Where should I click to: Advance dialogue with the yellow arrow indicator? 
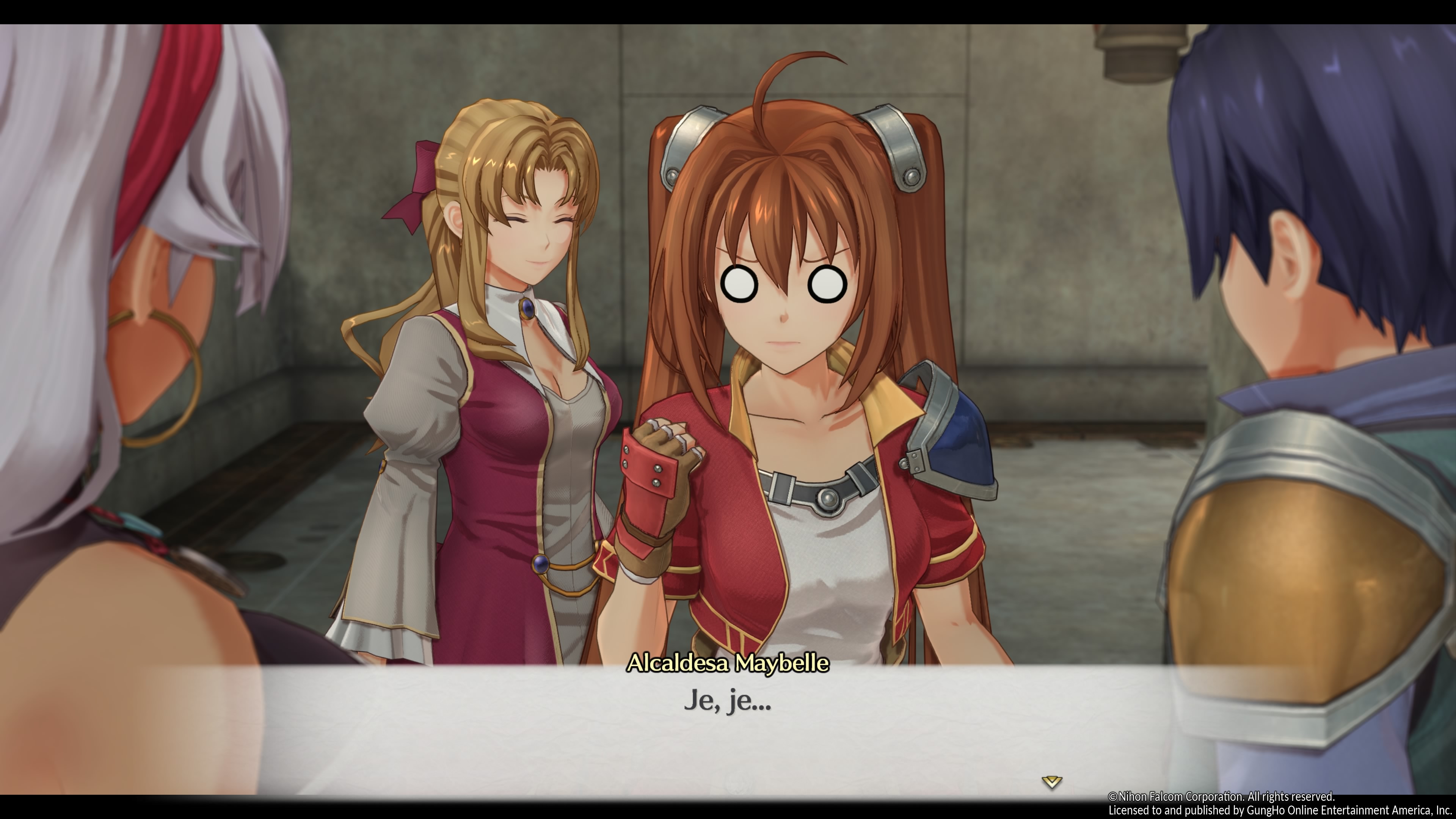tap(1051, 782)
